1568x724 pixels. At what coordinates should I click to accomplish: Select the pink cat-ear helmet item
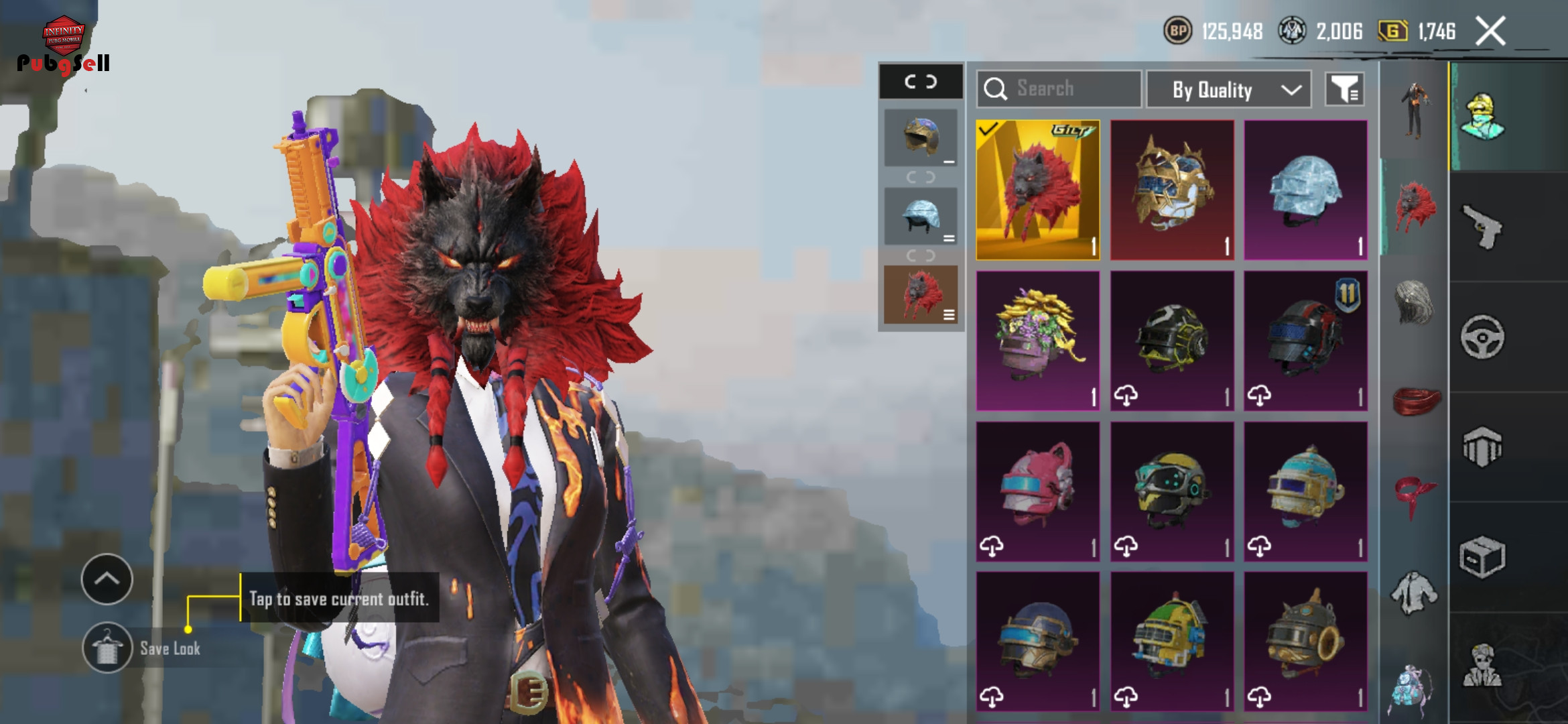click(1037, 491)
